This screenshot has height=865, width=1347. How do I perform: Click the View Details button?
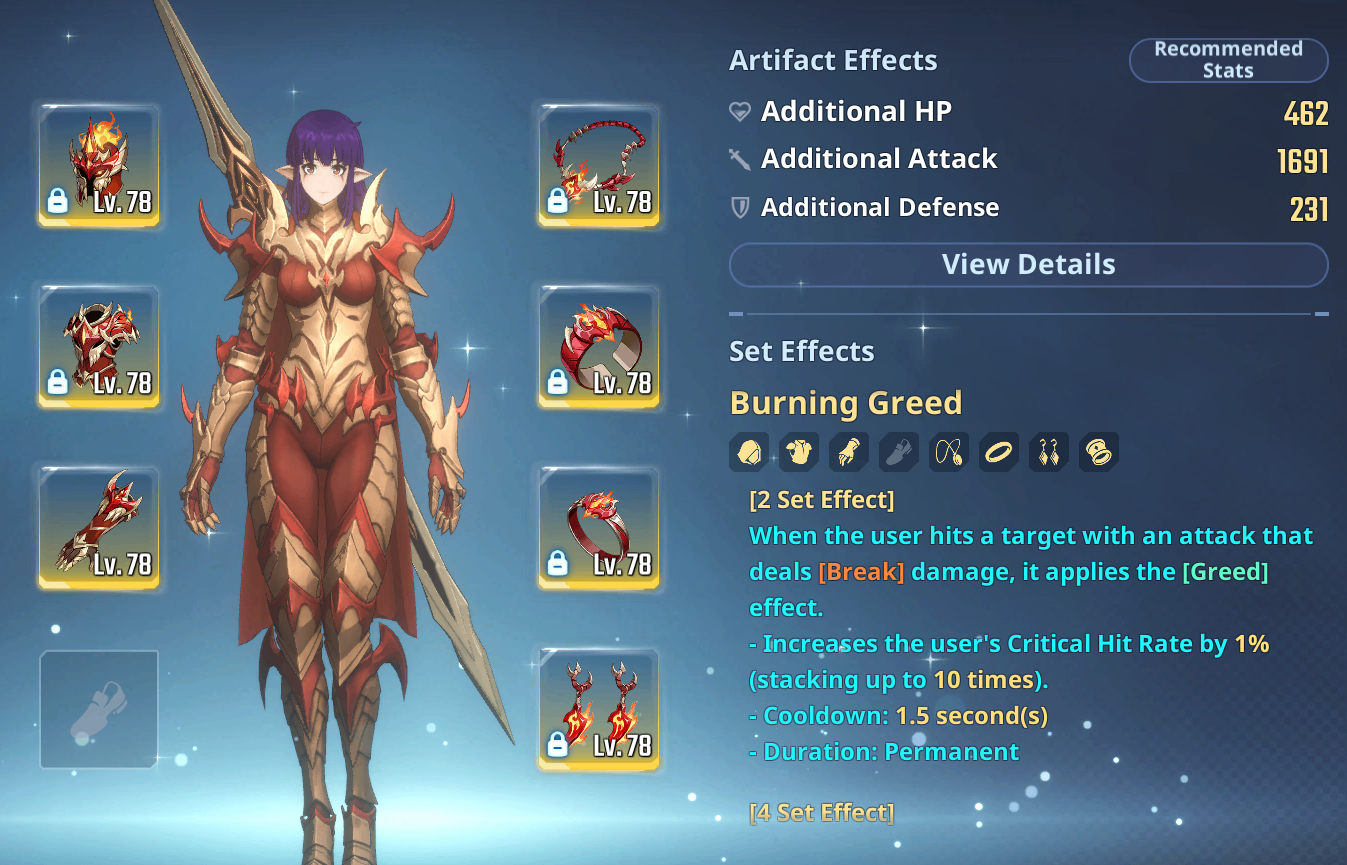coord(1028,265)
